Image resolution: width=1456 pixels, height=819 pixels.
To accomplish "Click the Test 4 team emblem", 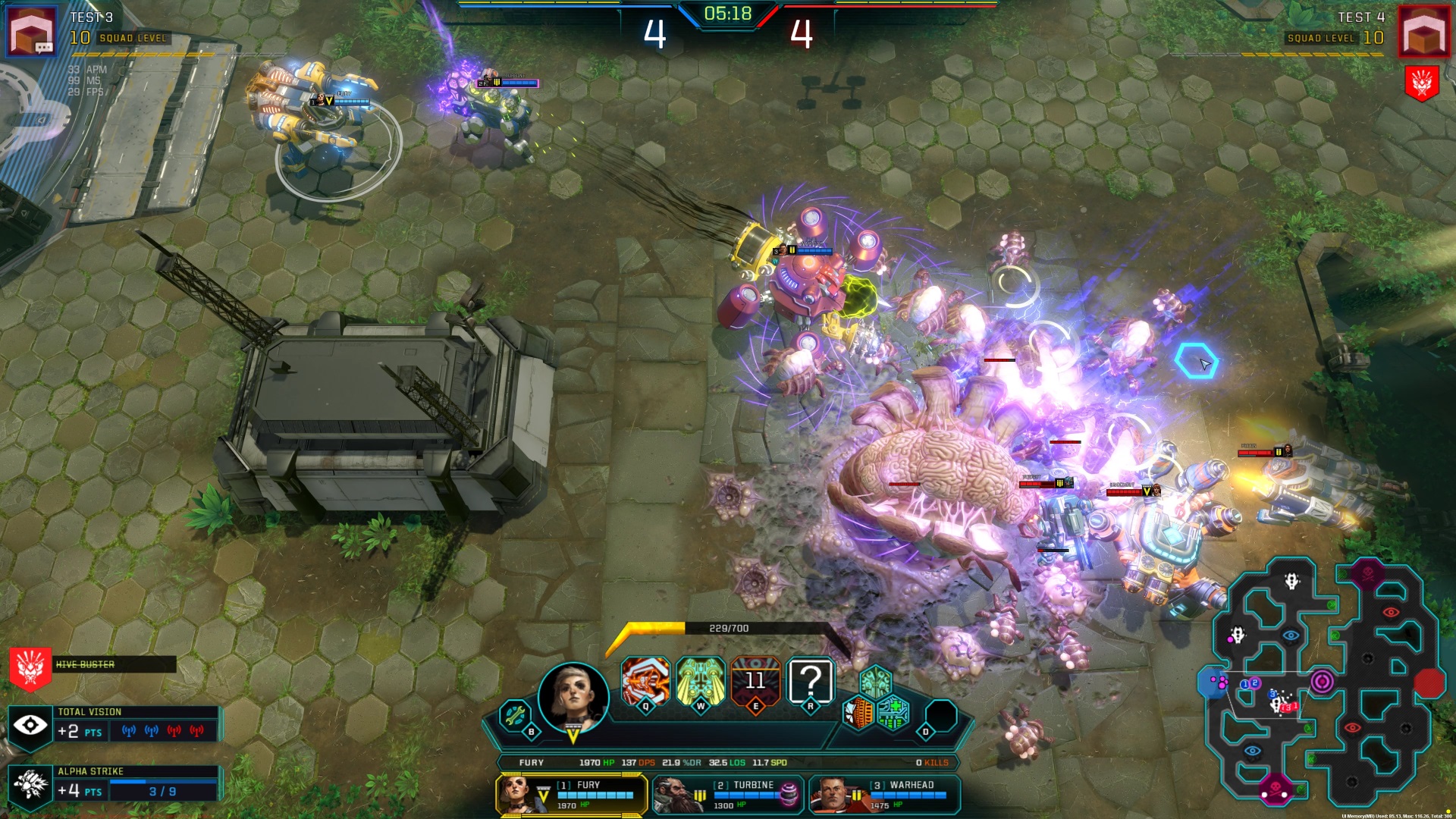I will click(1423, 31).
